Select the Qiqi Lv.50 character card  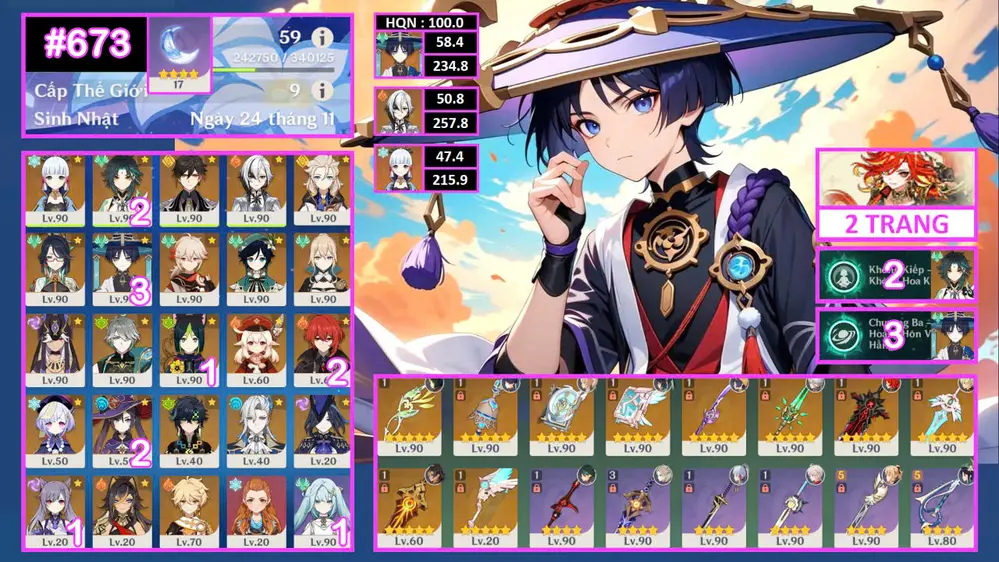[56, 430]
